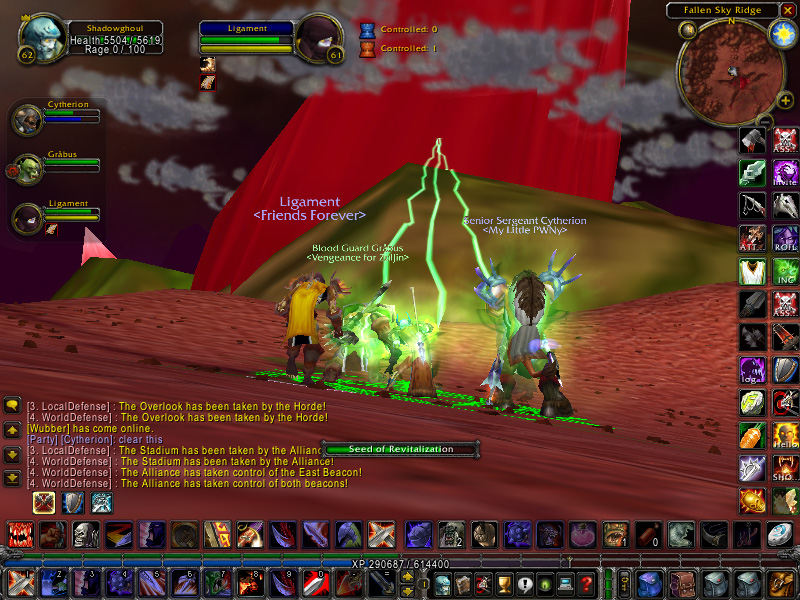Zoom out the minimap with minus button
The image size is (800, 600).
[766, 122]
